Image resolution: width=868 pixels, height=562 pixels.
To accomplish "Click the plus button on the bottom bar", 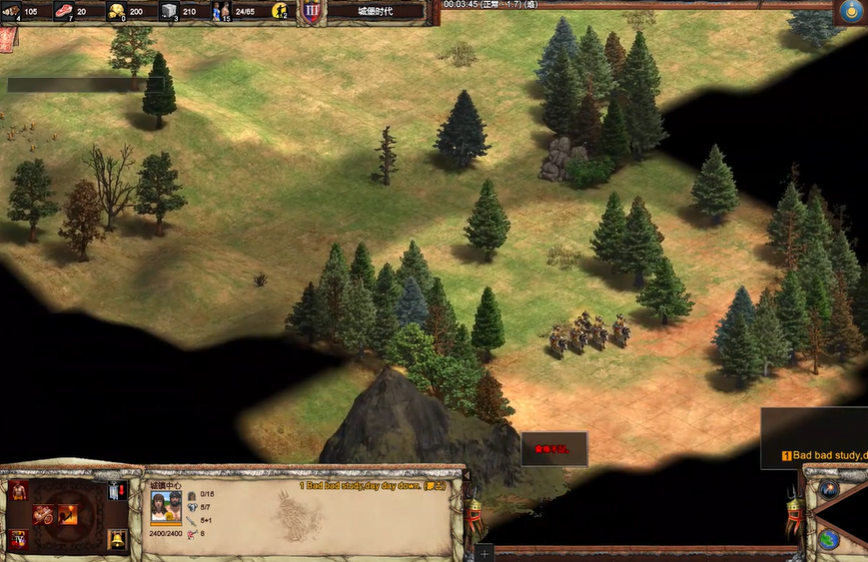I will click(x=484, y=552).
